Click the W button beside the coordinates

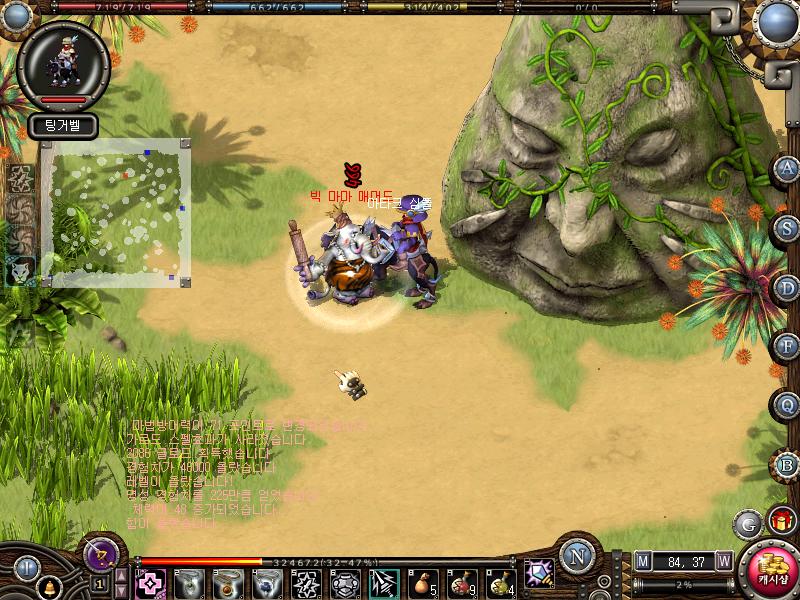click(723, 561)
